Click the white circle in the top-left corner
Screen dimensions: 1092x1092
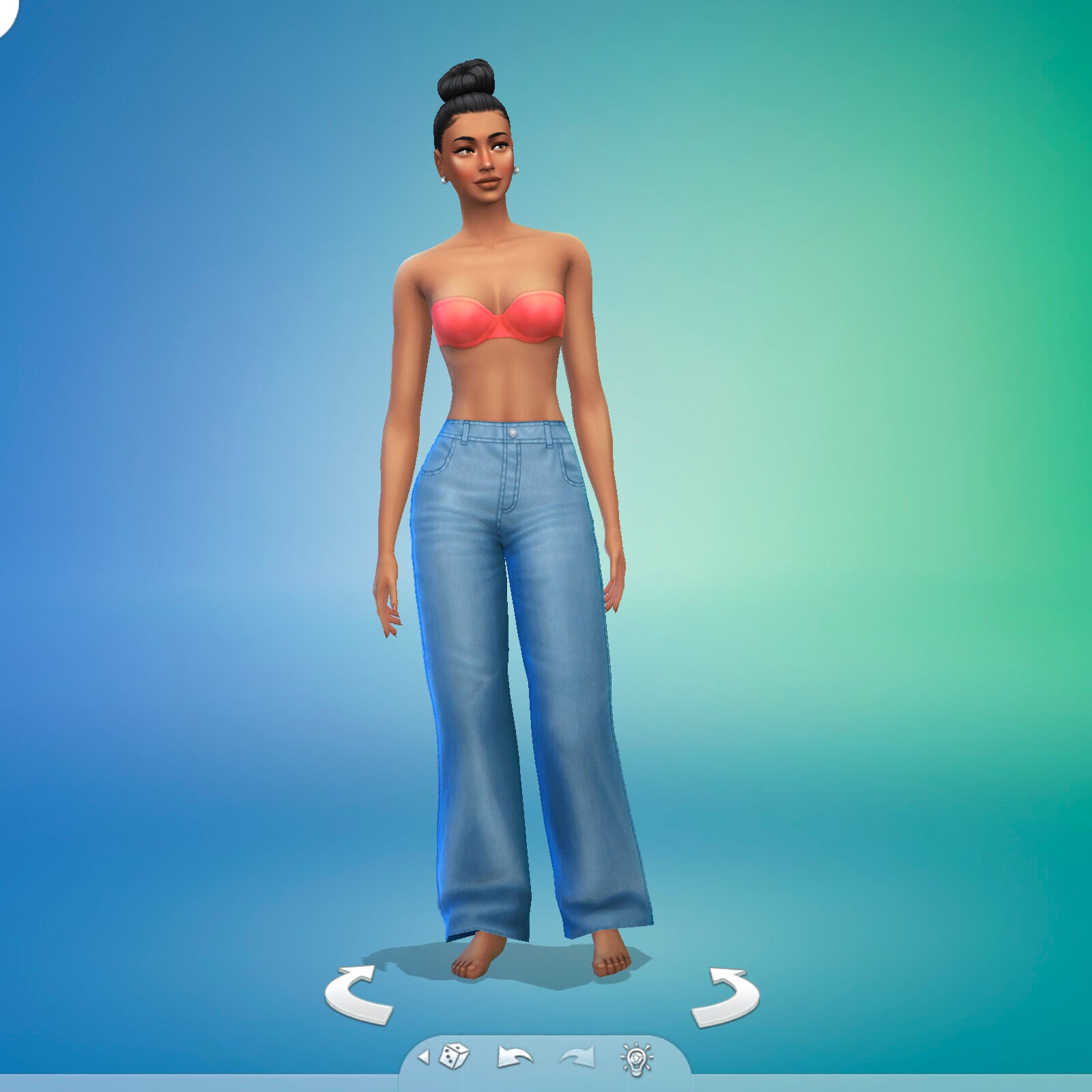5,14
